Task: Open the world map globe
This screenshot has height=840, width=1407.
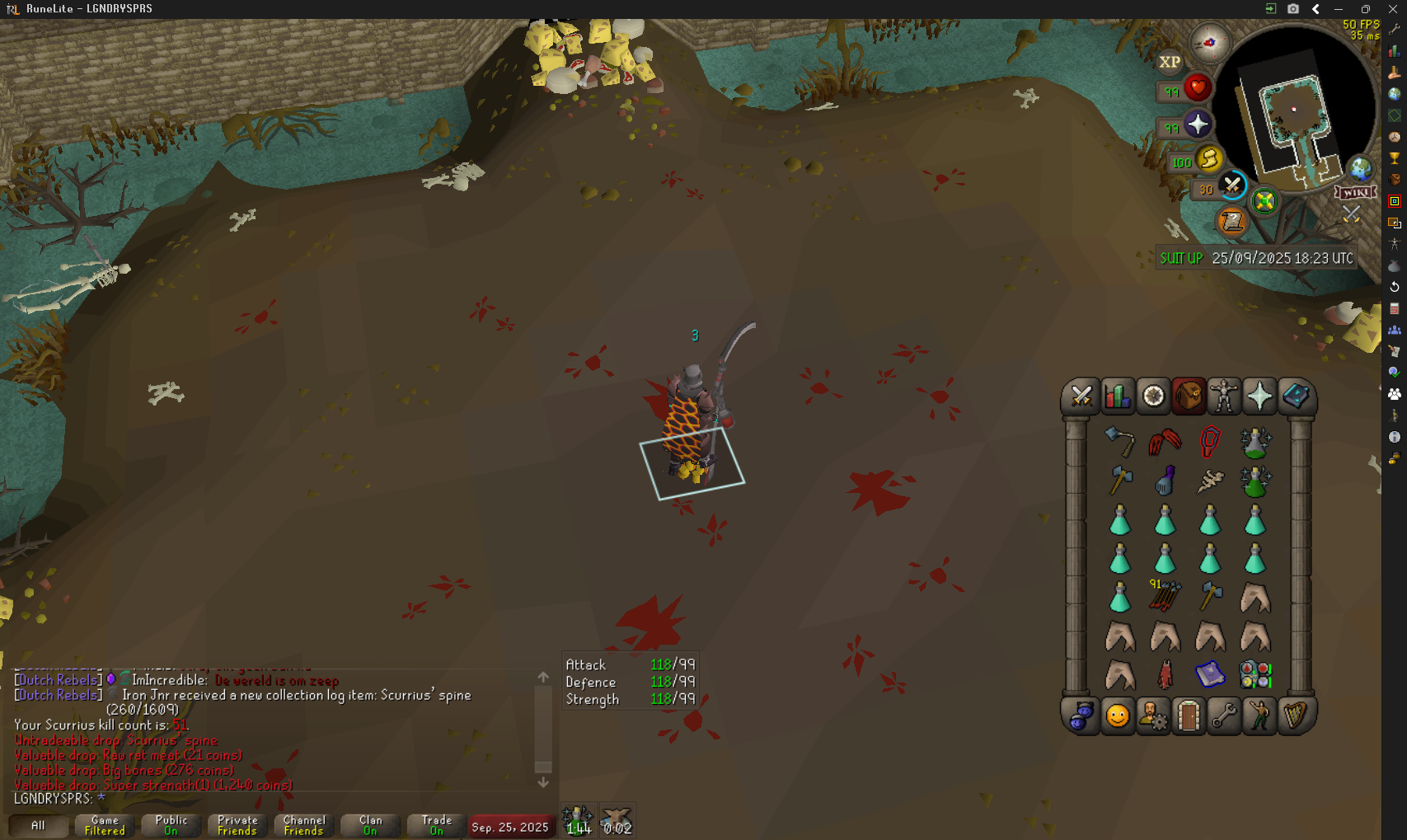Action: click(1360, 170)
